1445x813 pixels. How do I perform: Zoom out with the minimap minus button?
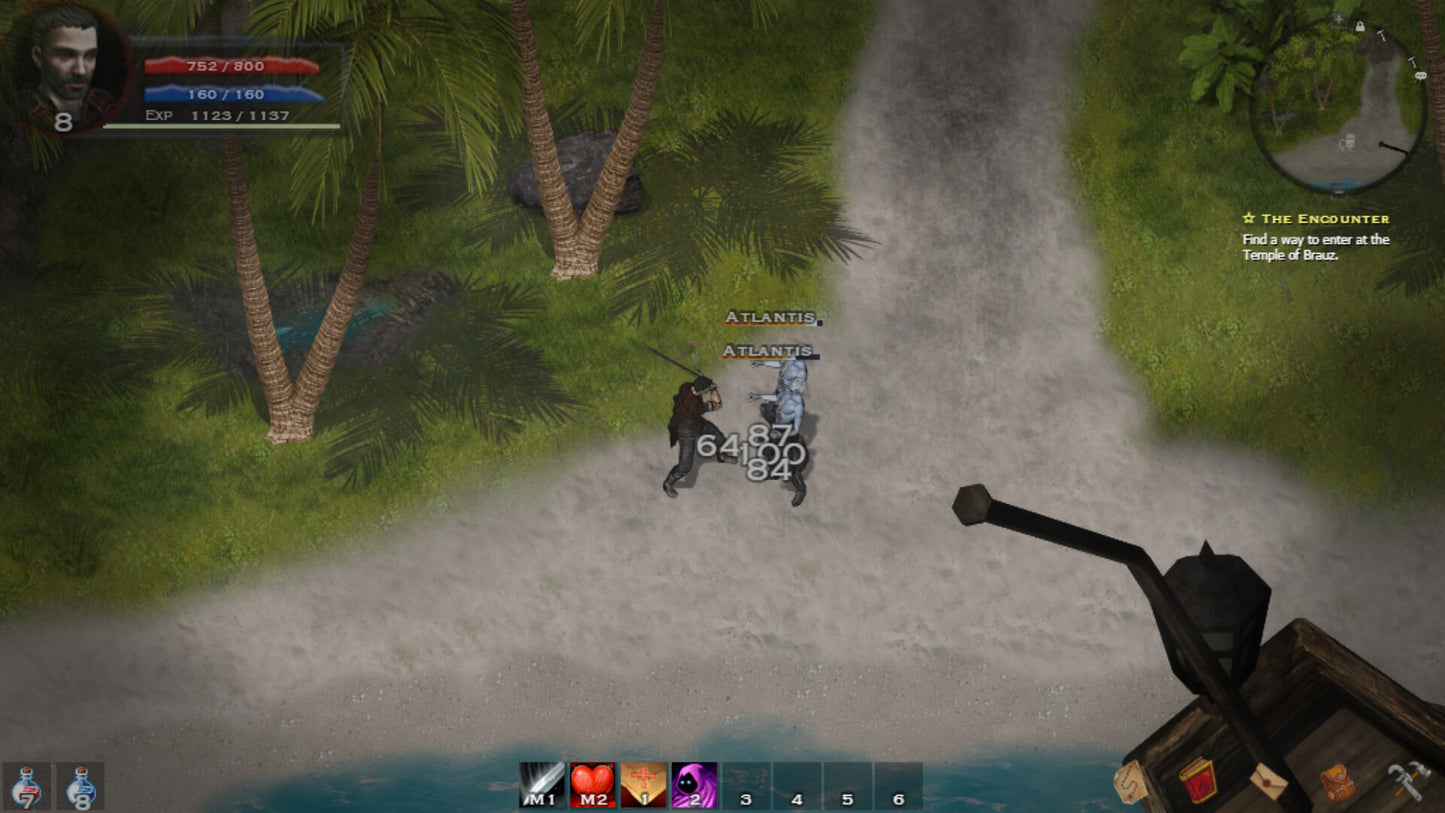point(1338,189)
